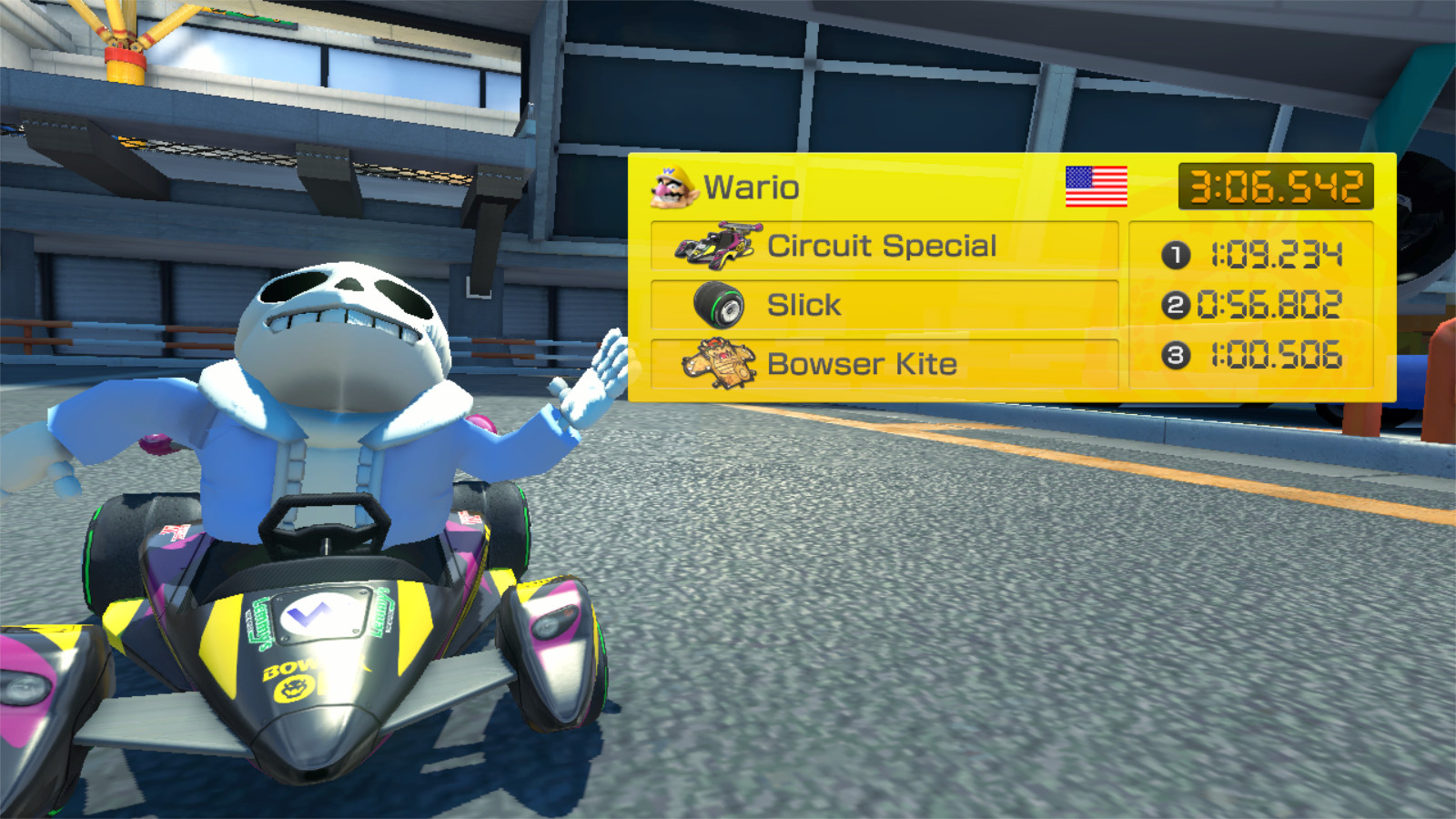Image resolution: width=1456 pixels, height=819 pixels.
Task: Click the lap 2 circle marker
Action: click(x=1177, y=304)
